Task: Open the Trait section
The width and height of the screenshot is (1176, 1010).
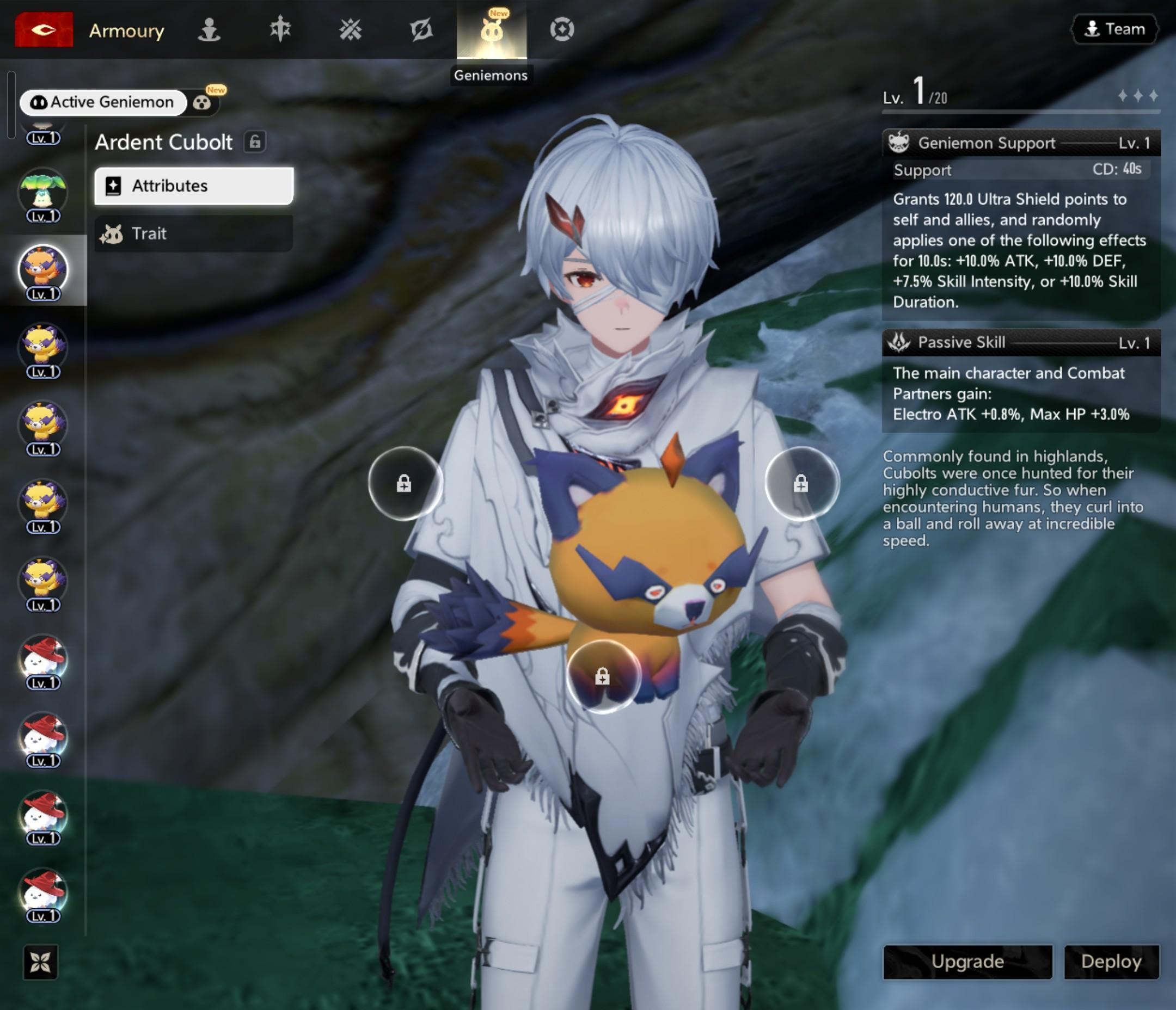Action: (x=193, y=233)
